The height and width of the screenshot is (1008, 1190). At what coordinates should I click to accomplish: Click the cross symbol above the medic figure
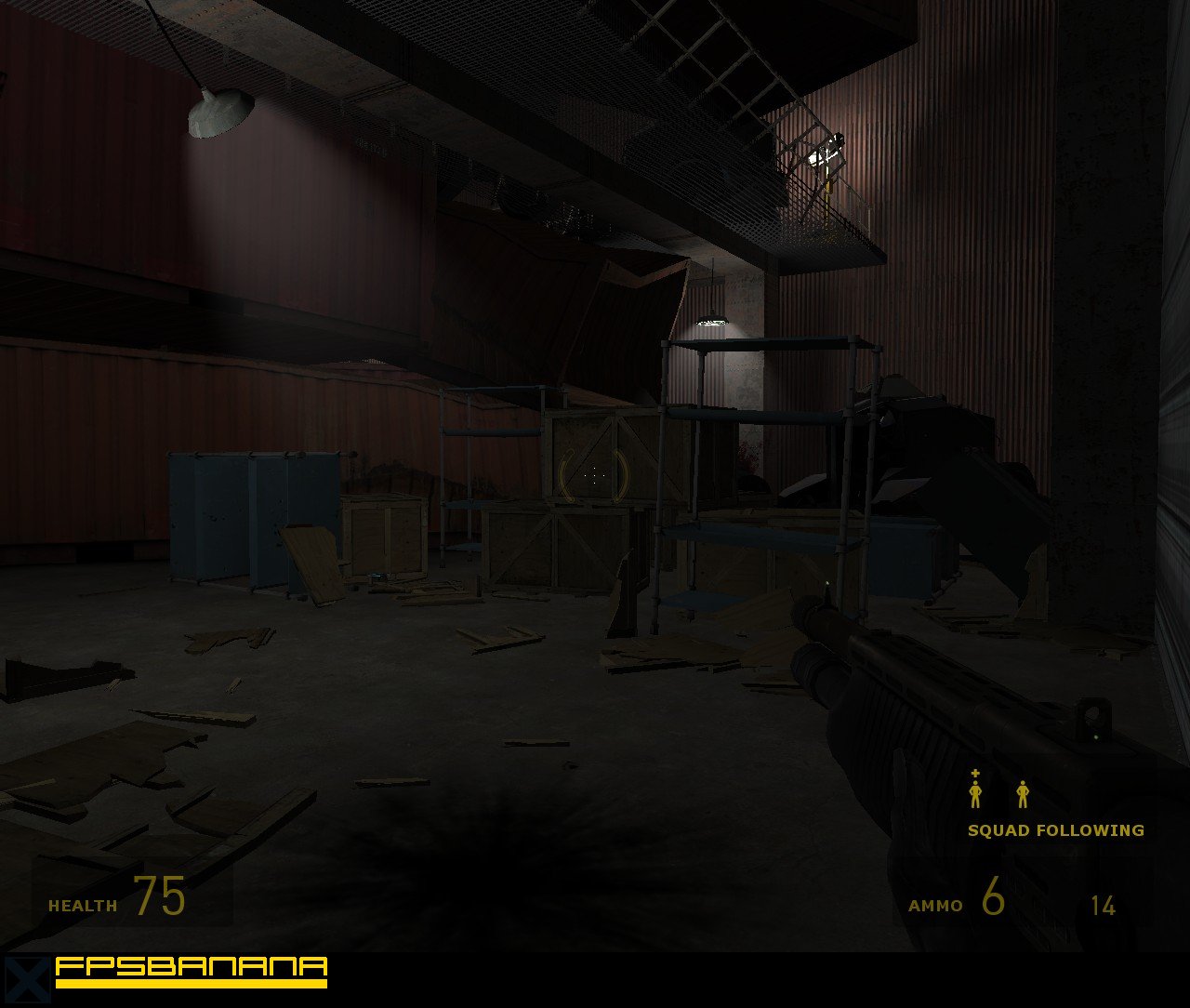[974, 775]
